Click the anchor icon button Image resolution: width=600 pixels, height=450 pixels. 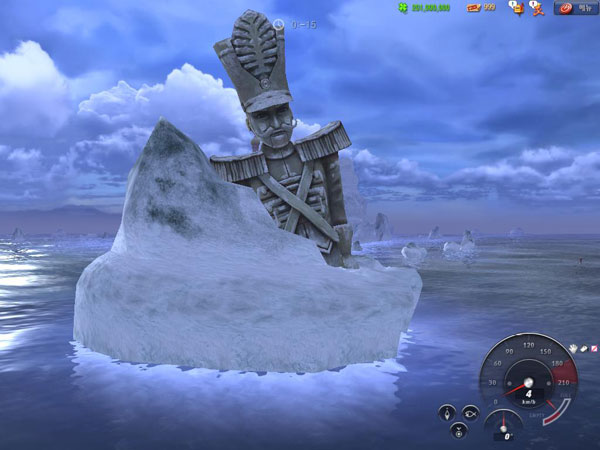coord(457,430)
